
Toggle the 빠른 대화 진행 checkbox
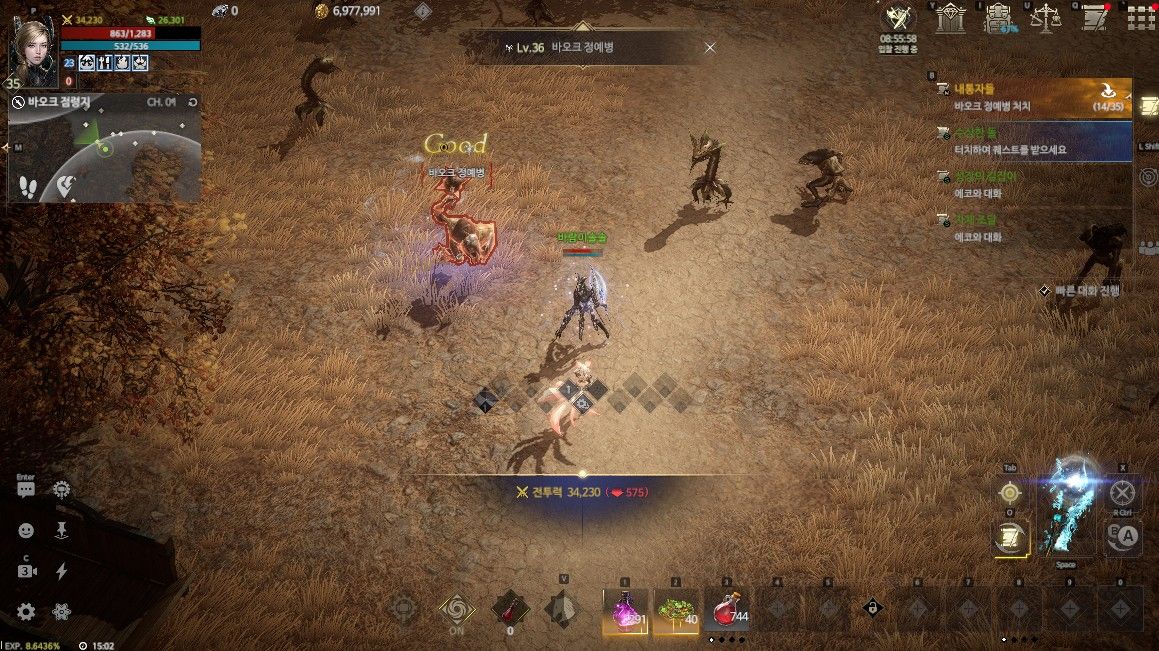1045,290
